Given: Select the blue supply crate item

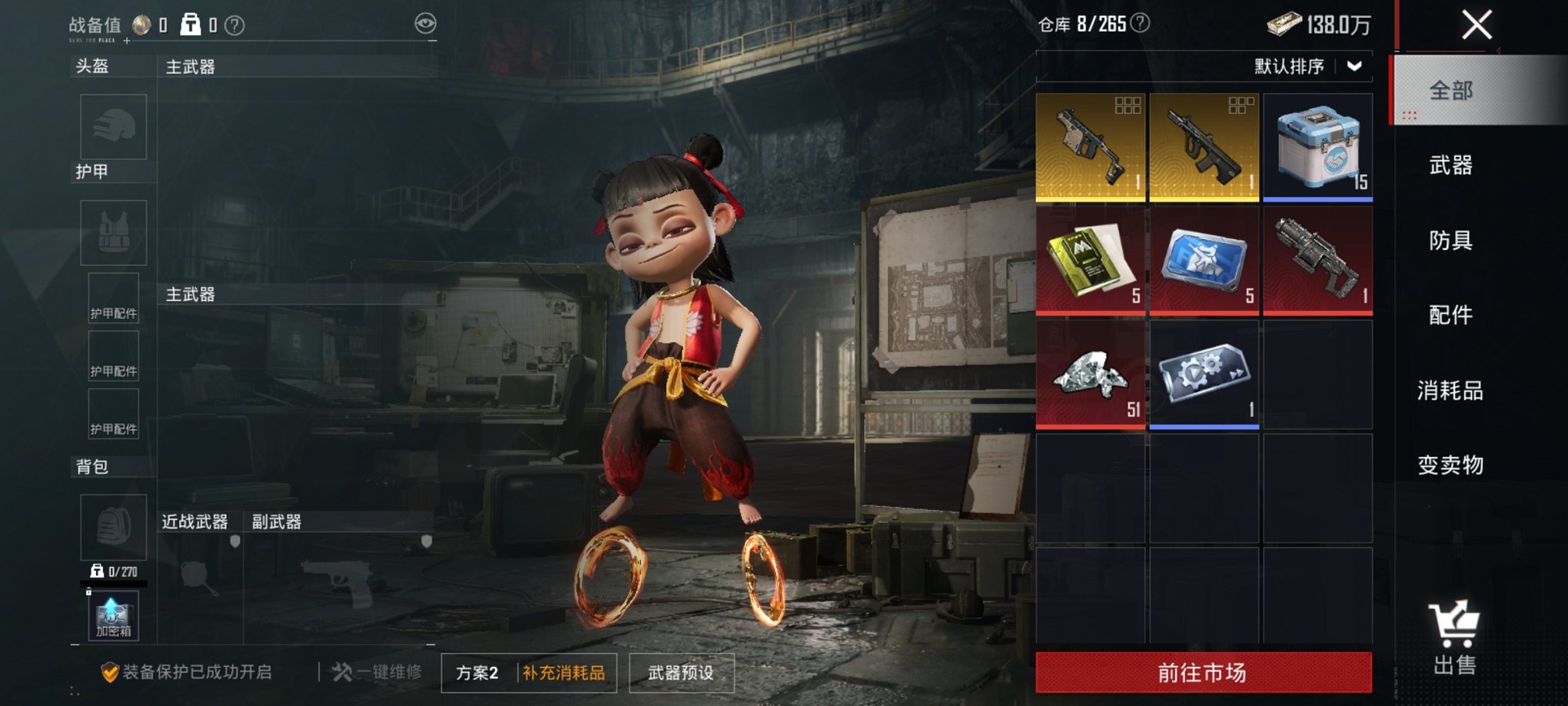Looking at the screenshot, I should pyautogui.click(x=1317, y=148).
